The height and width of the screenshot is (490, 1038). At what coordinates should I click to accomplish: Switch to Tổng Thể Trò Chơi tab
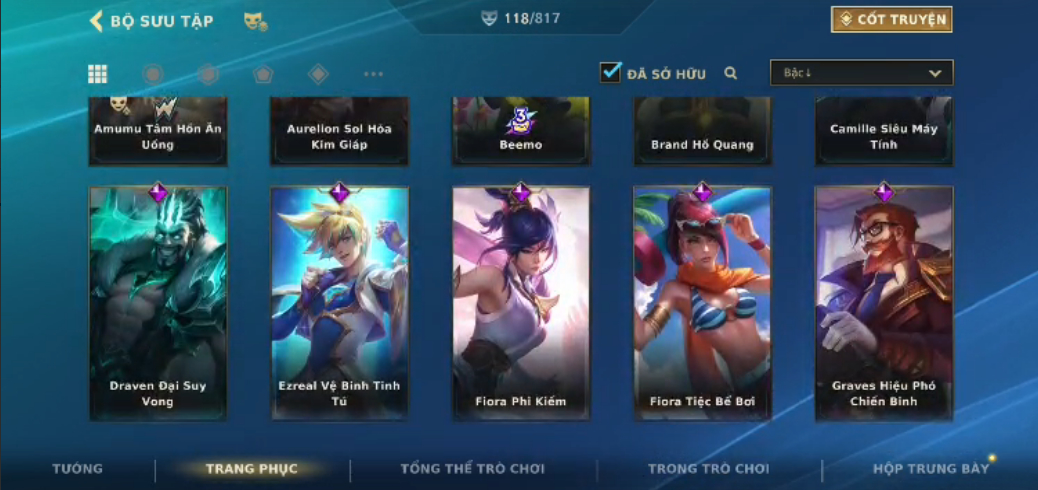[474, 469]
